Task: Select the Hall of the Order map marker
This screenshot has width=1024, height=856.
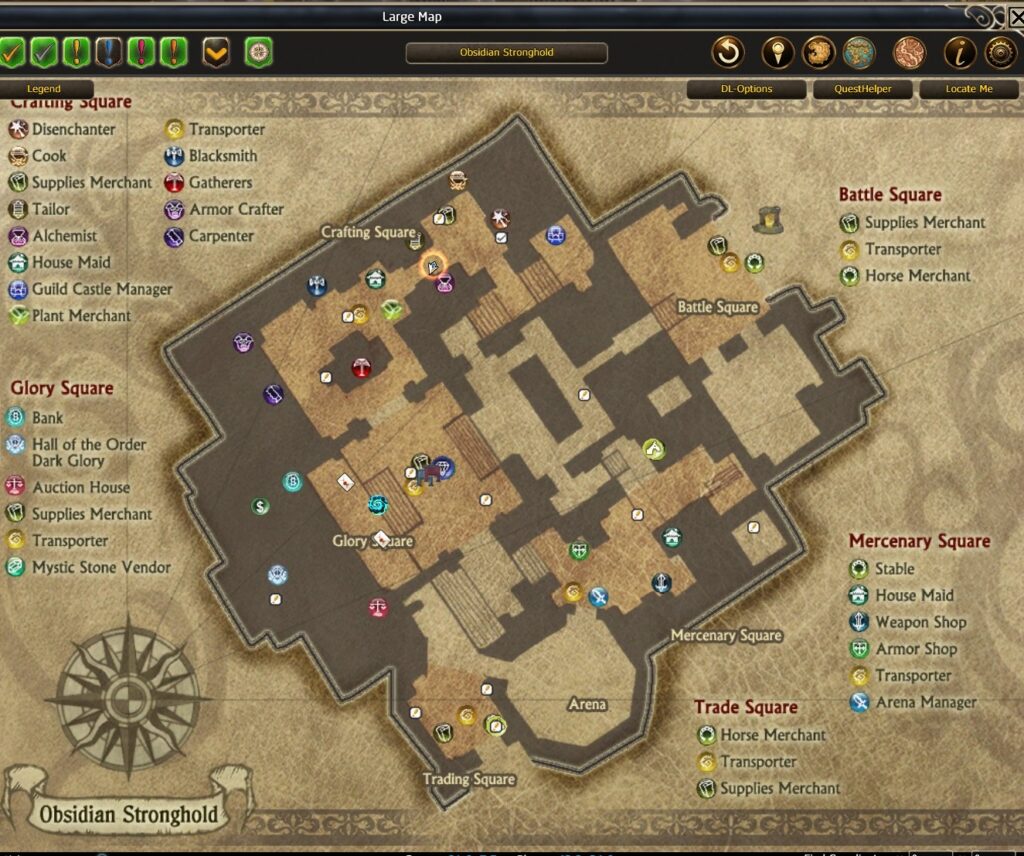Action: [278, 575]
